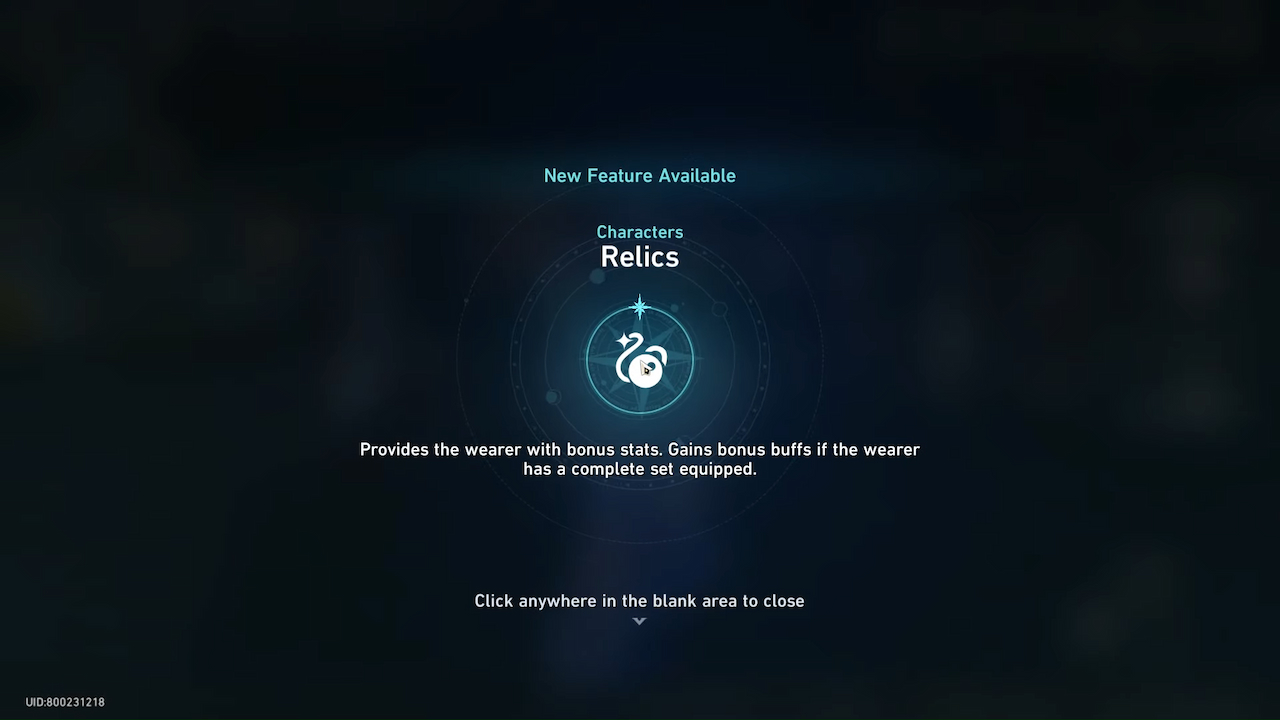Select the Characters label

tap(640, 232)
